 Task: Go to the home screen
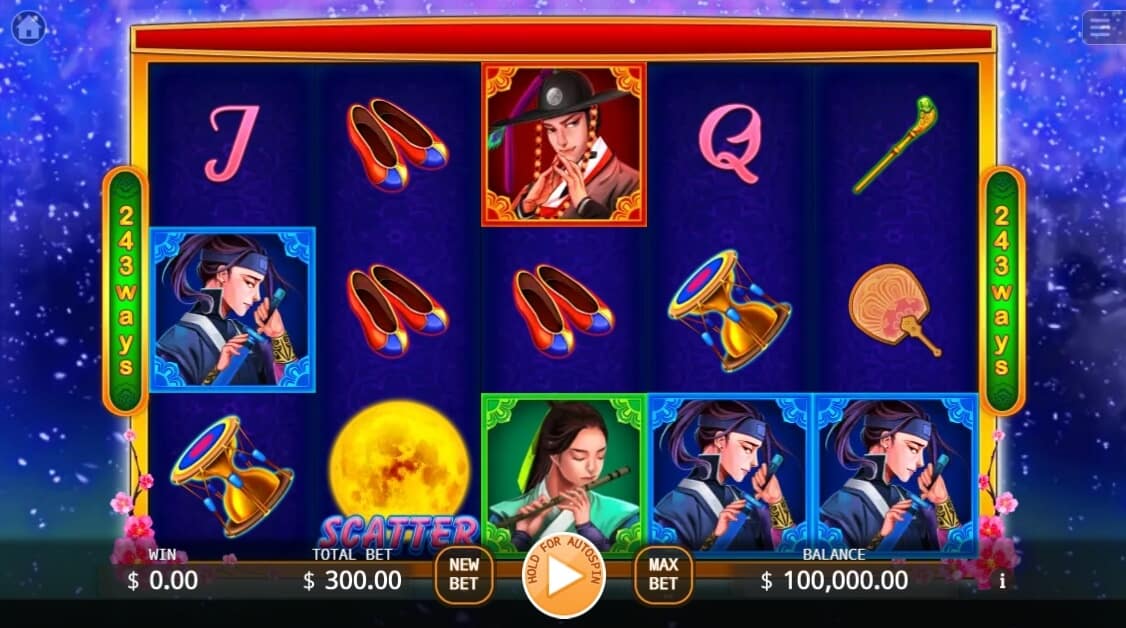29,27
